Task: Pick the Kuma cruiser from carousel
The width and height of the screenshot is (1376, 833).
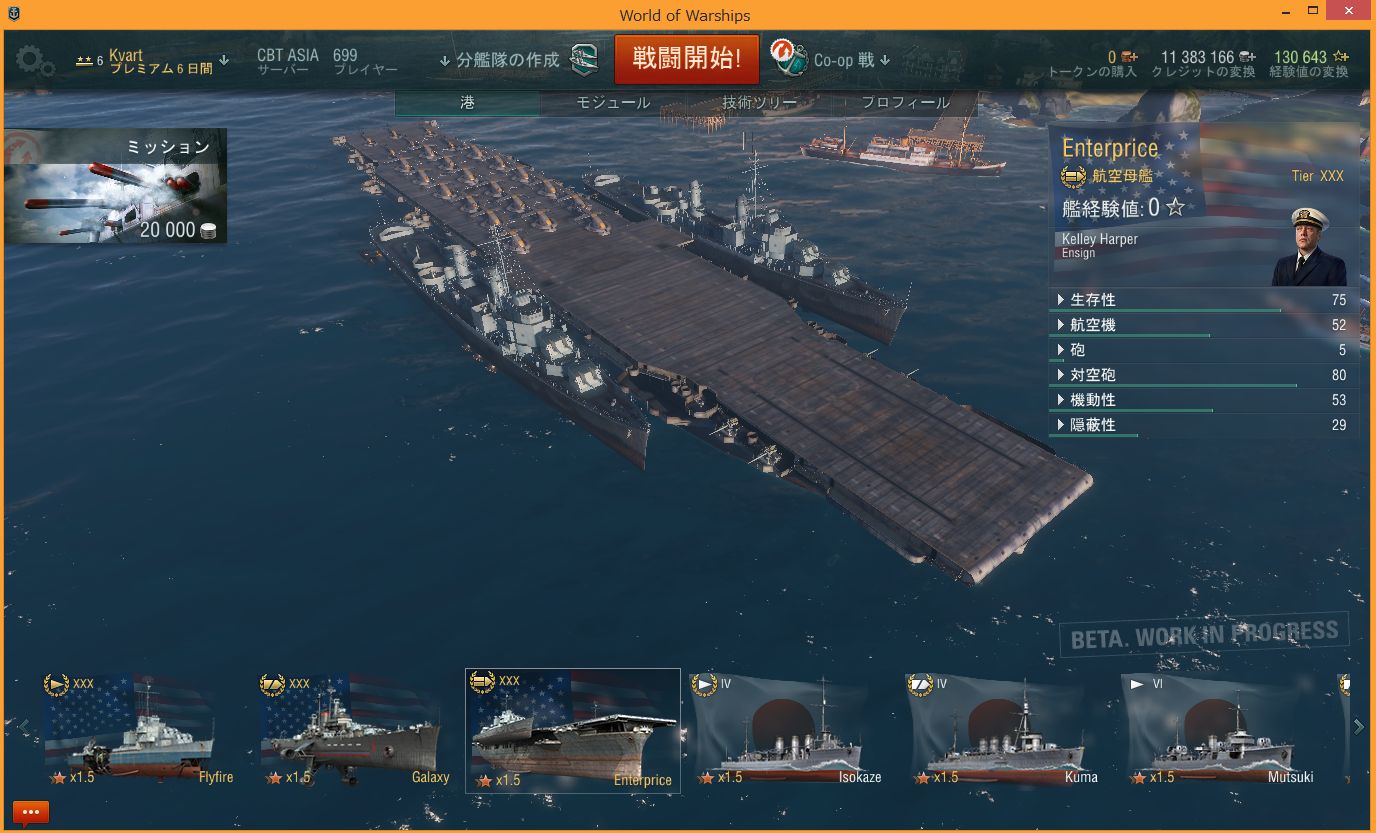Action: tap(1004, 731)
